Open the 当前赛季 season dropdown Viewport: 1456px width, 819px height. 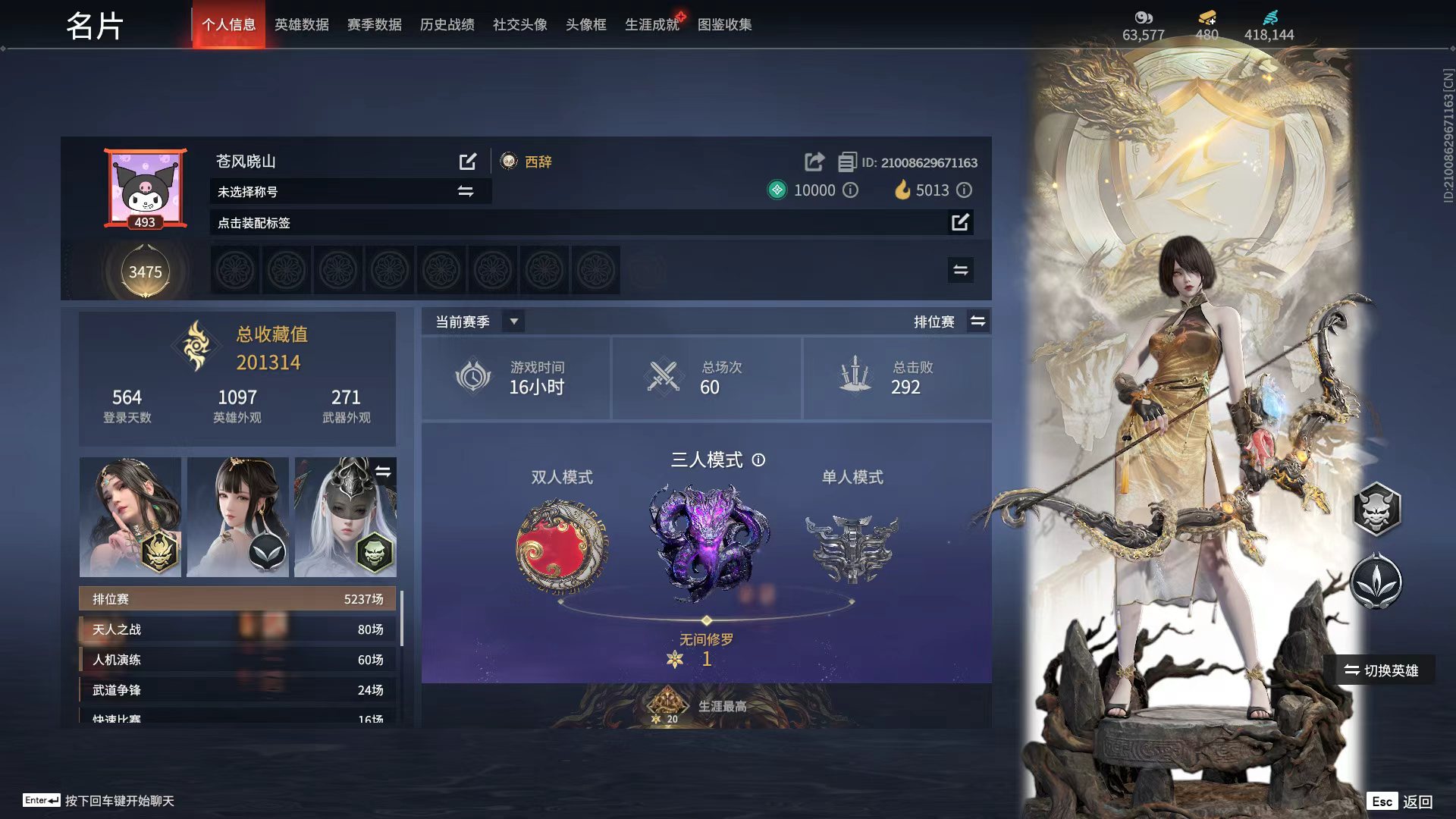[513, 322]
